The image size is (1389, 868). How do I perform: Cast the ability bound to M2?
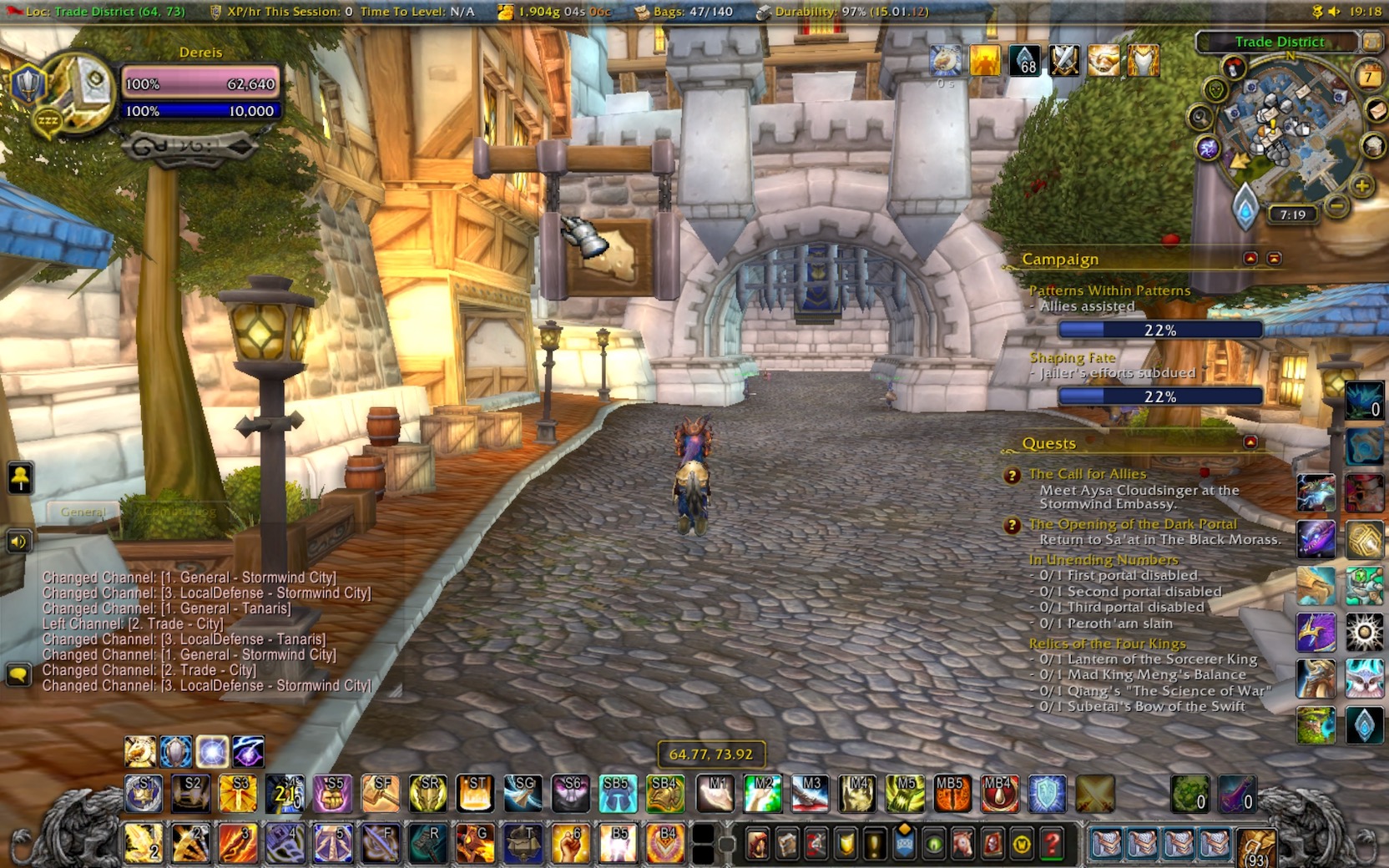point(763,794)
